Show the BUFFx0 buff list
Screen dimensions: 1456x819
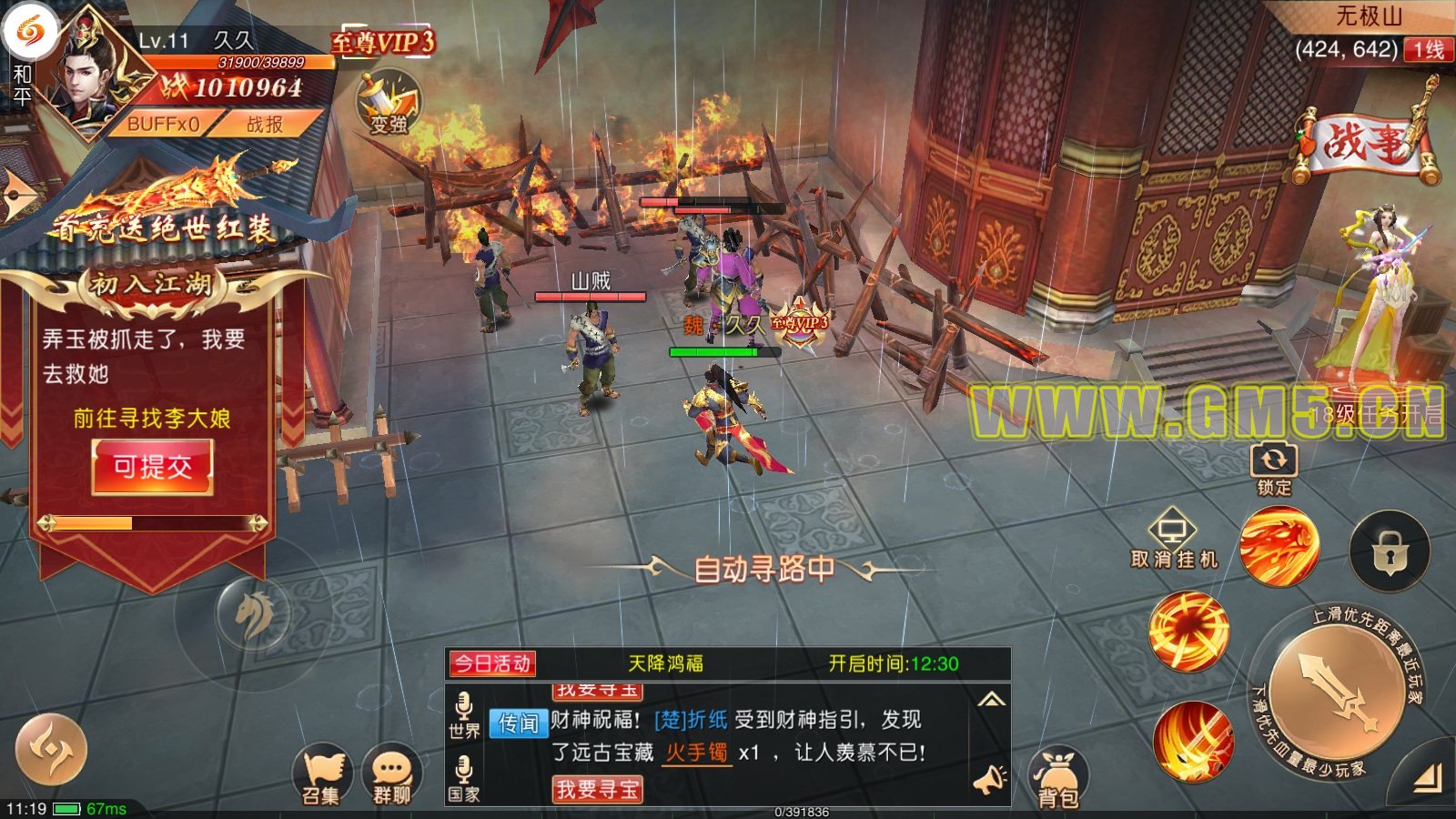tap(163, 125)
